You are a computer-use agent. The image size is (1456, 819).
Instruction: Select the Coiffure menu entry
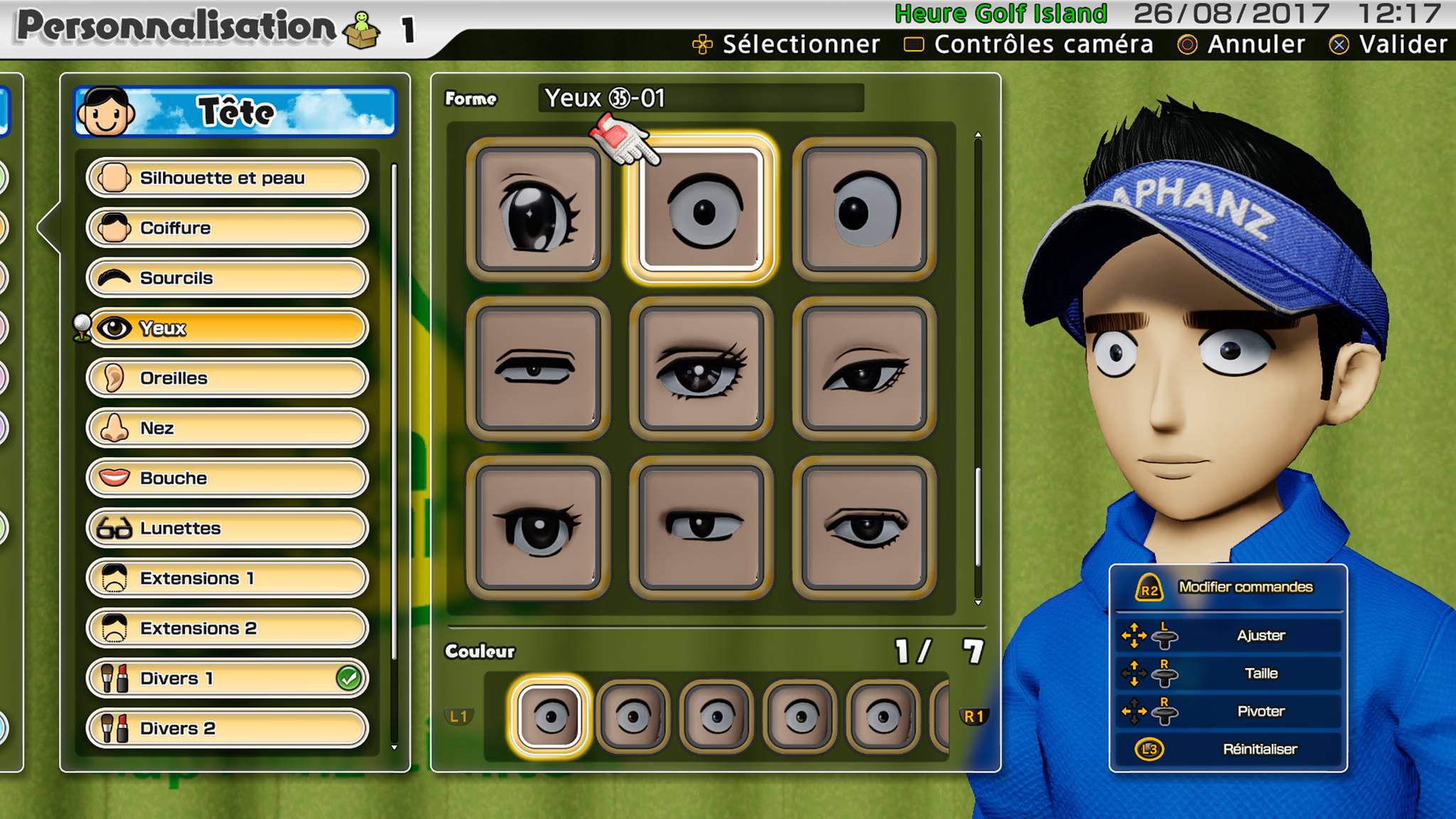(227, 228)
